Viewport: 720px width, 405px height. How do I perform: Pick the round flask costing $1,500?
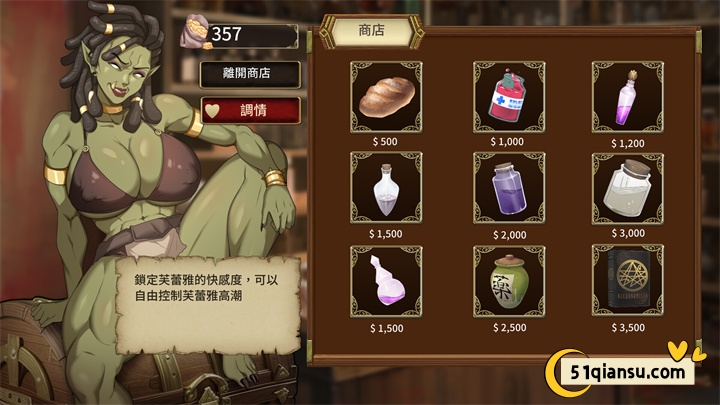point(386,188)
